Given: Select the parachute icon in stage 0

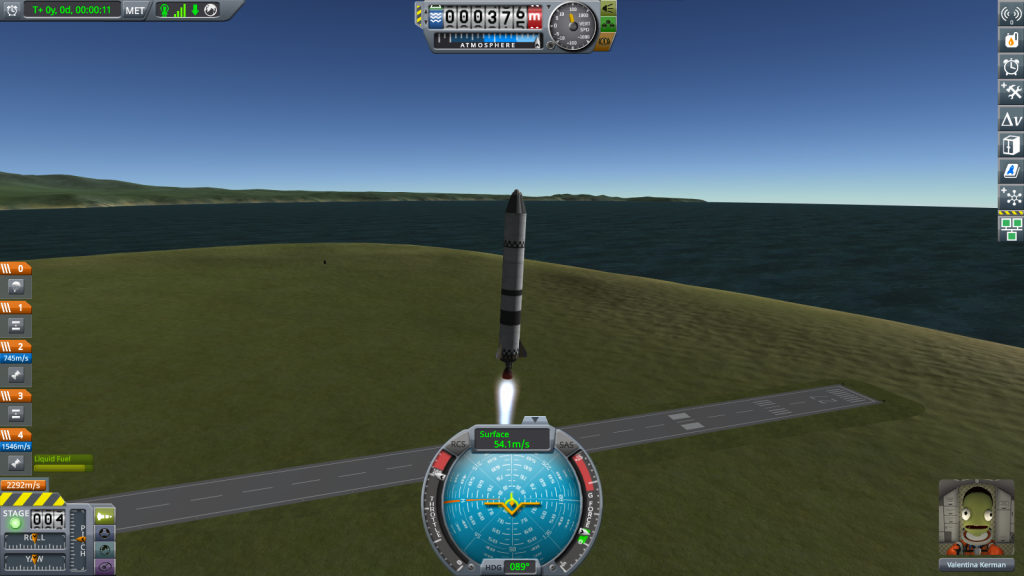Looking at the screenshot, I should pyautogui.click(x=16, y=287).
